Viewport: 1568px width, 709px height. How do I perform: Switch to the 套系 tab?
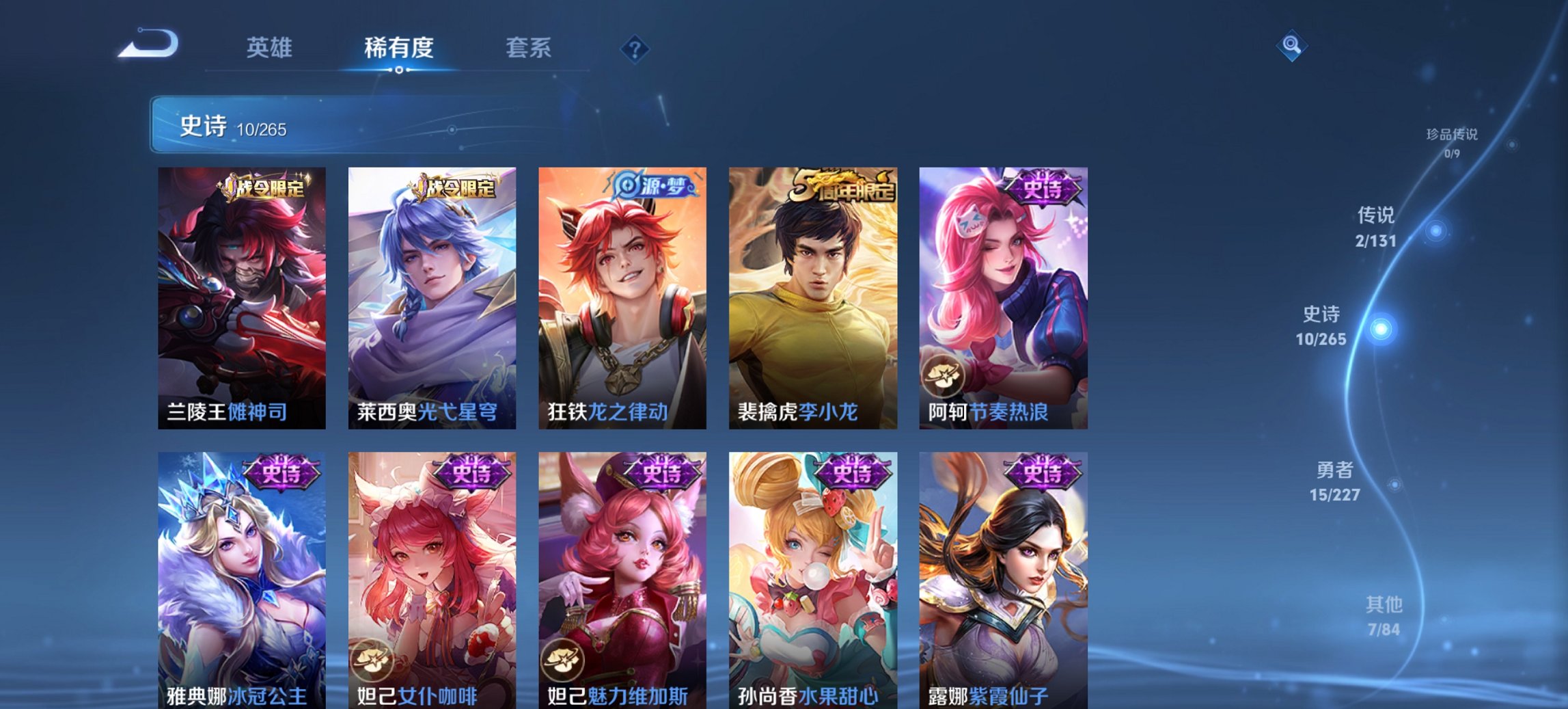[x=529, y=48]
